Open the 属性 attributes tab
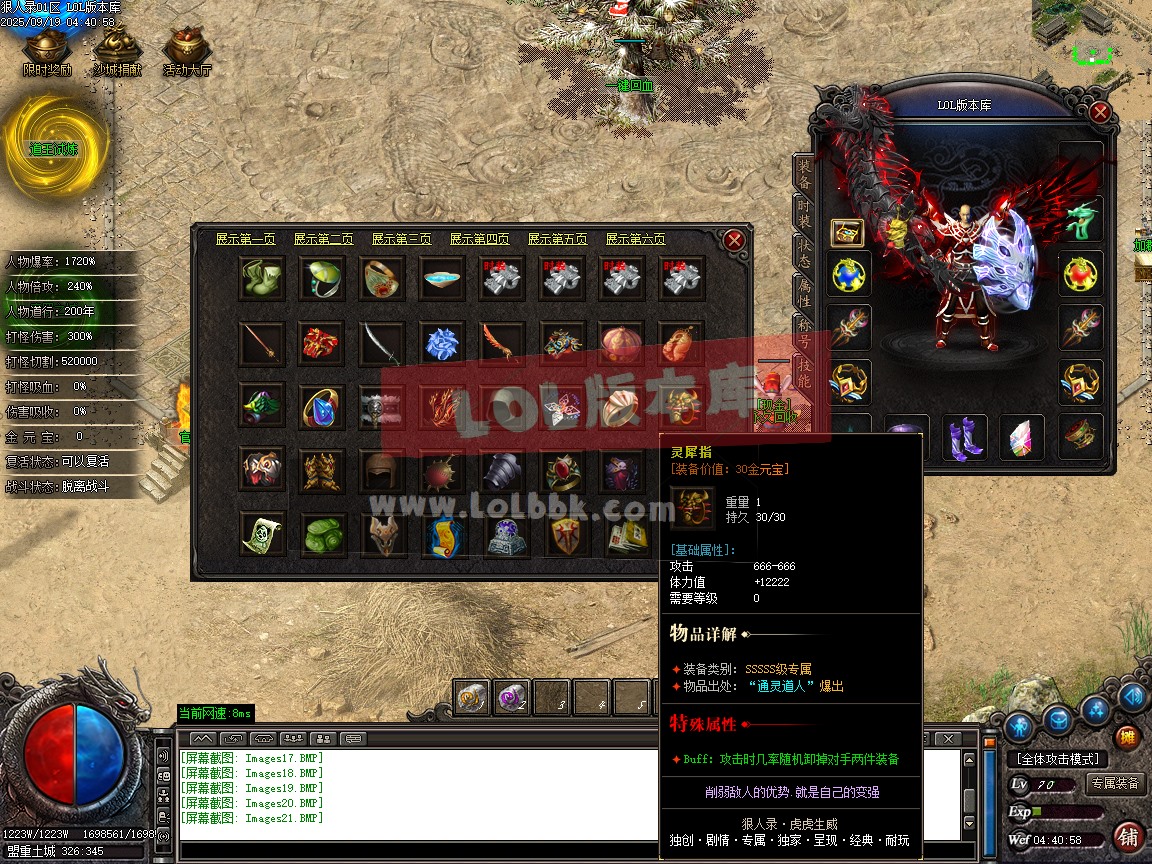1152x864 pixels. [x=803, y=292]
